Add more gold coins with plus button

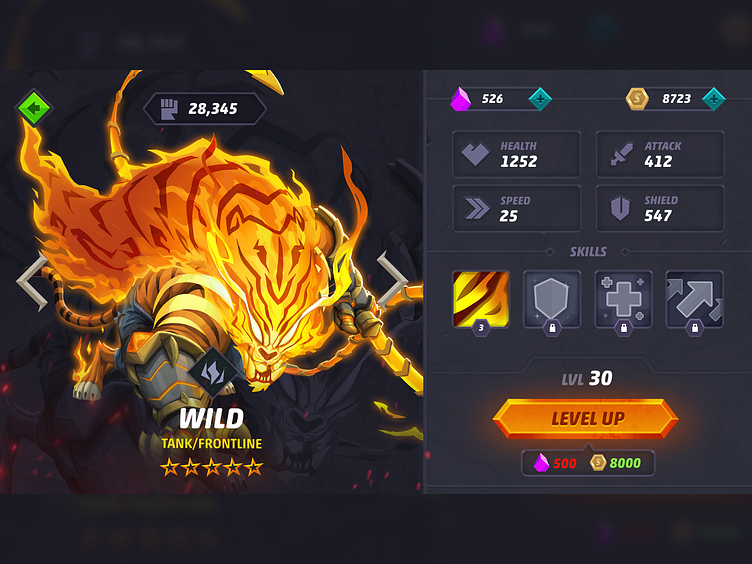(713, 98)
